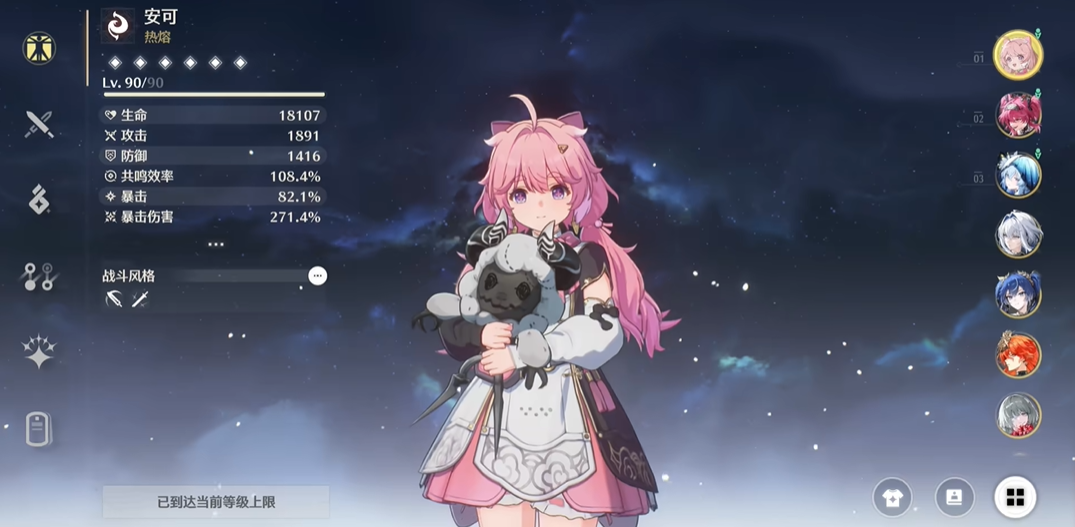Screen dimensions: 1075x527
Task: Switch to the dark-blue-haired character portrait
Action: (x=1018, y=295)
